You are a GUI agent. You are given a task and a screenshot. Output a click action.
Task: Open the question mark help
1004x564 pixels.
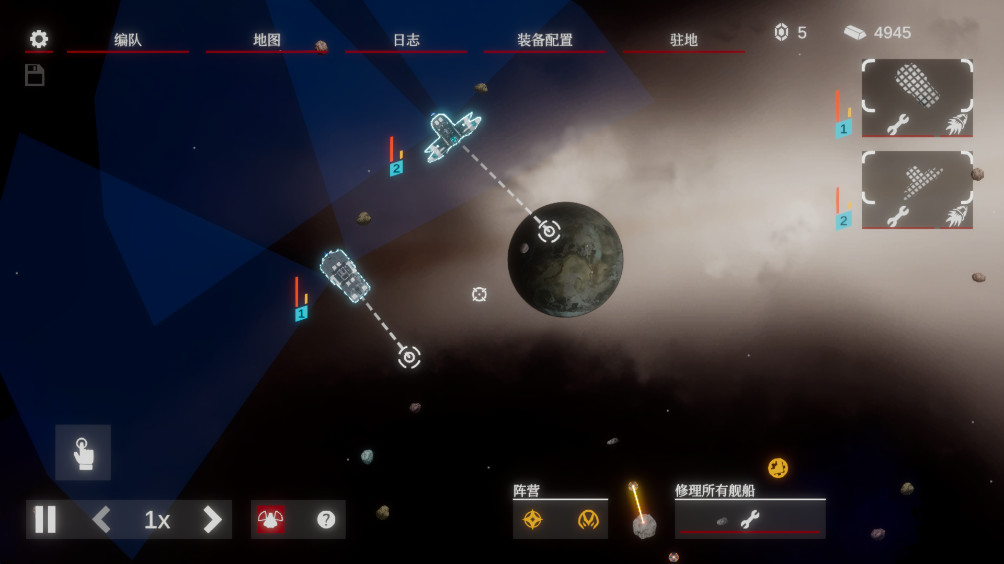[326, 520]
